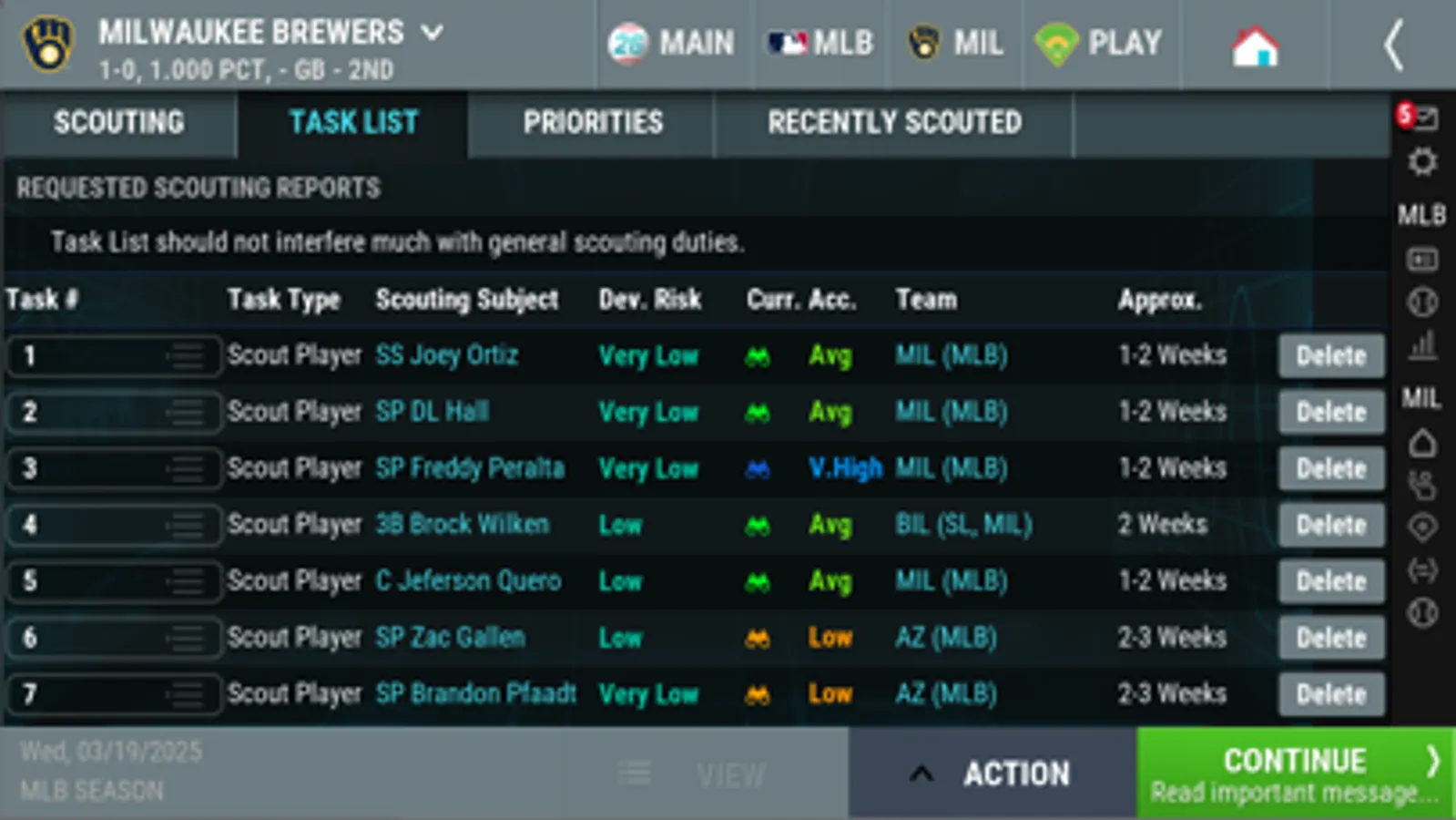Open the trade swap arrows icon

1420,565
